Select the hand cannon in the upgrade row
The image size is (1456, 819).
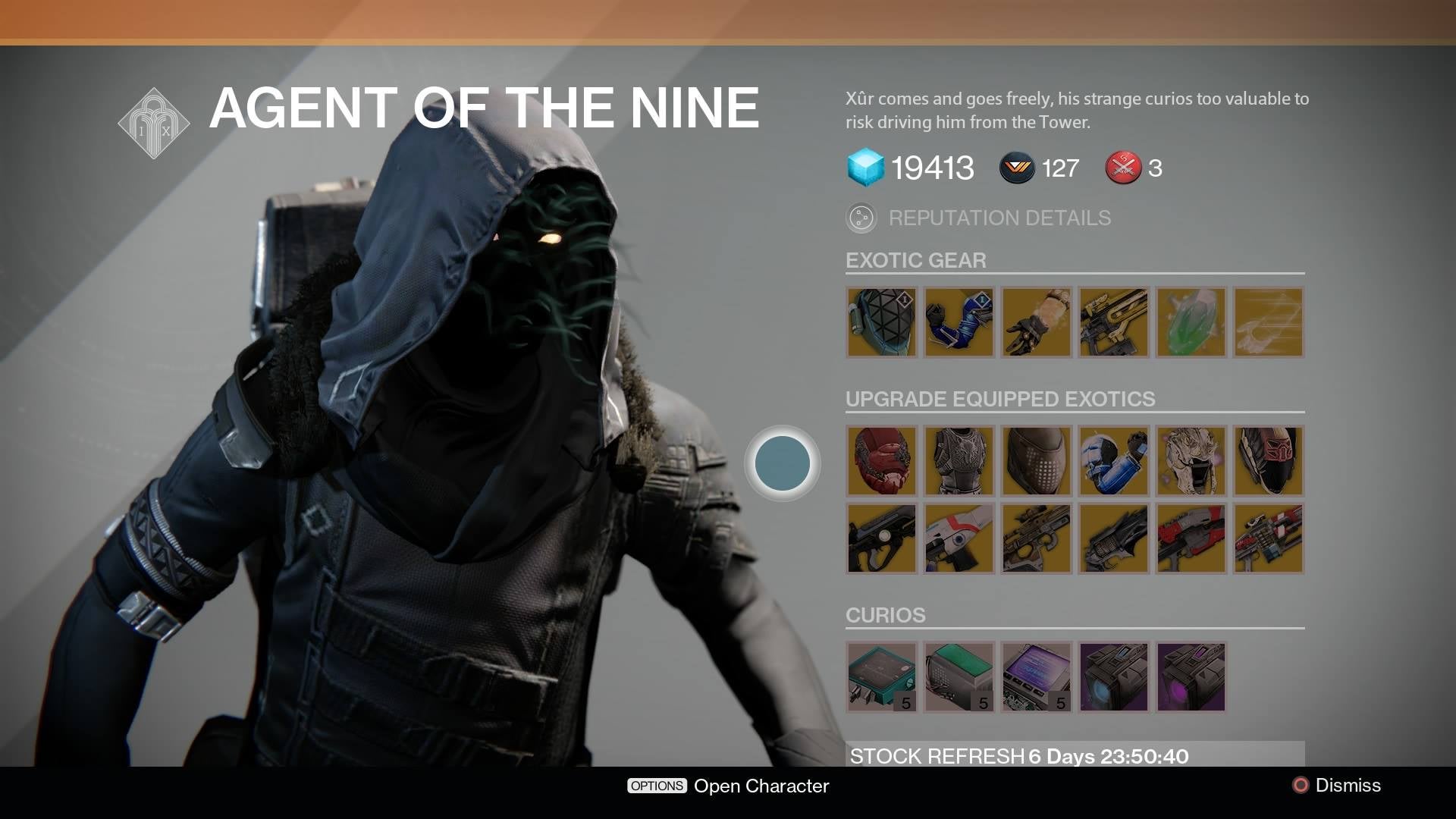[x=1112, y=538]
